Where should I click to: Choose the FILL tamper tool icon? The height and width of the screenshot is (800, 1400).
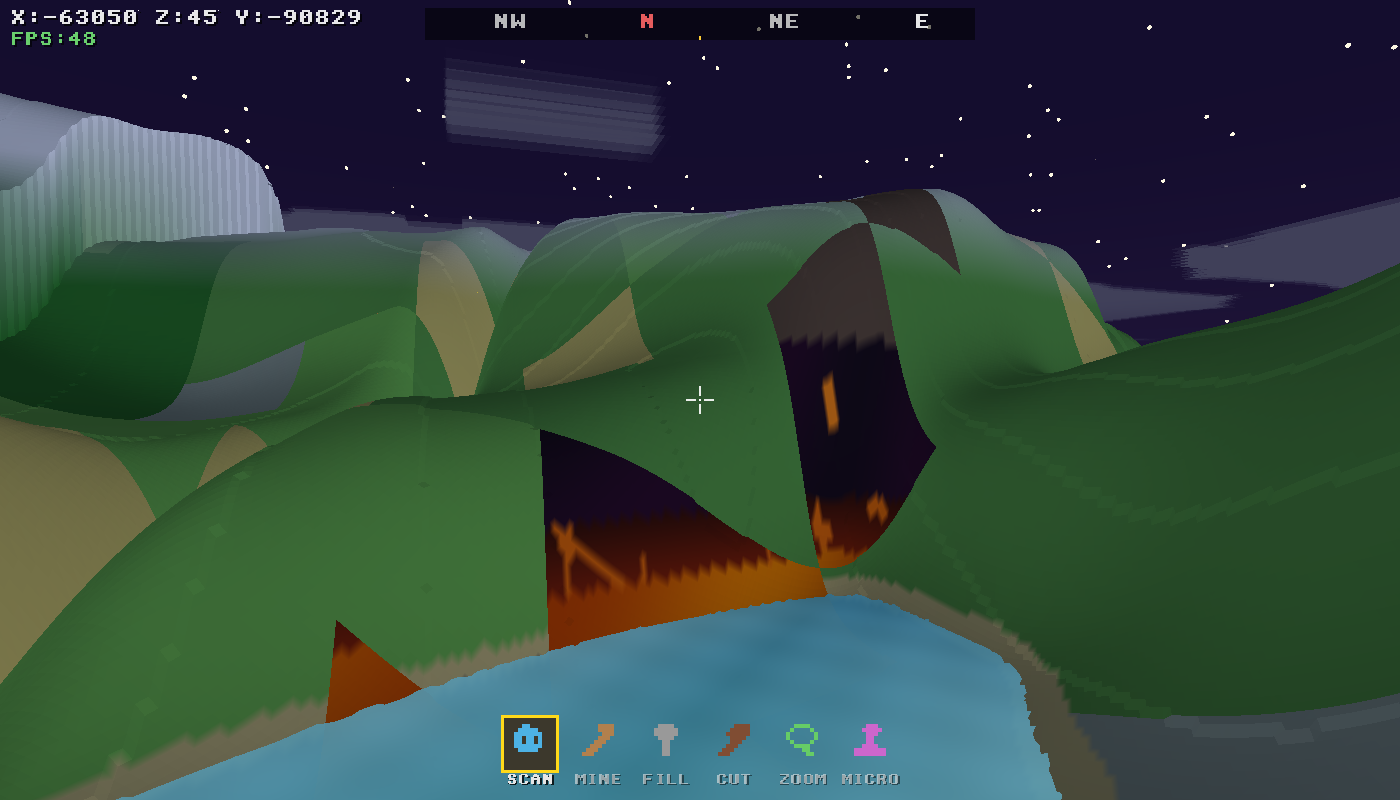667,742
